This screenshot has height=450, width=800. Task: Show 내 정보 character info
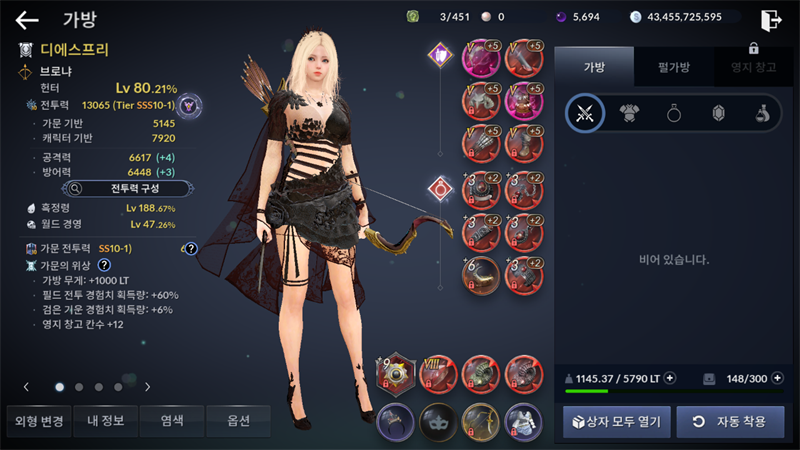(105, 421)
